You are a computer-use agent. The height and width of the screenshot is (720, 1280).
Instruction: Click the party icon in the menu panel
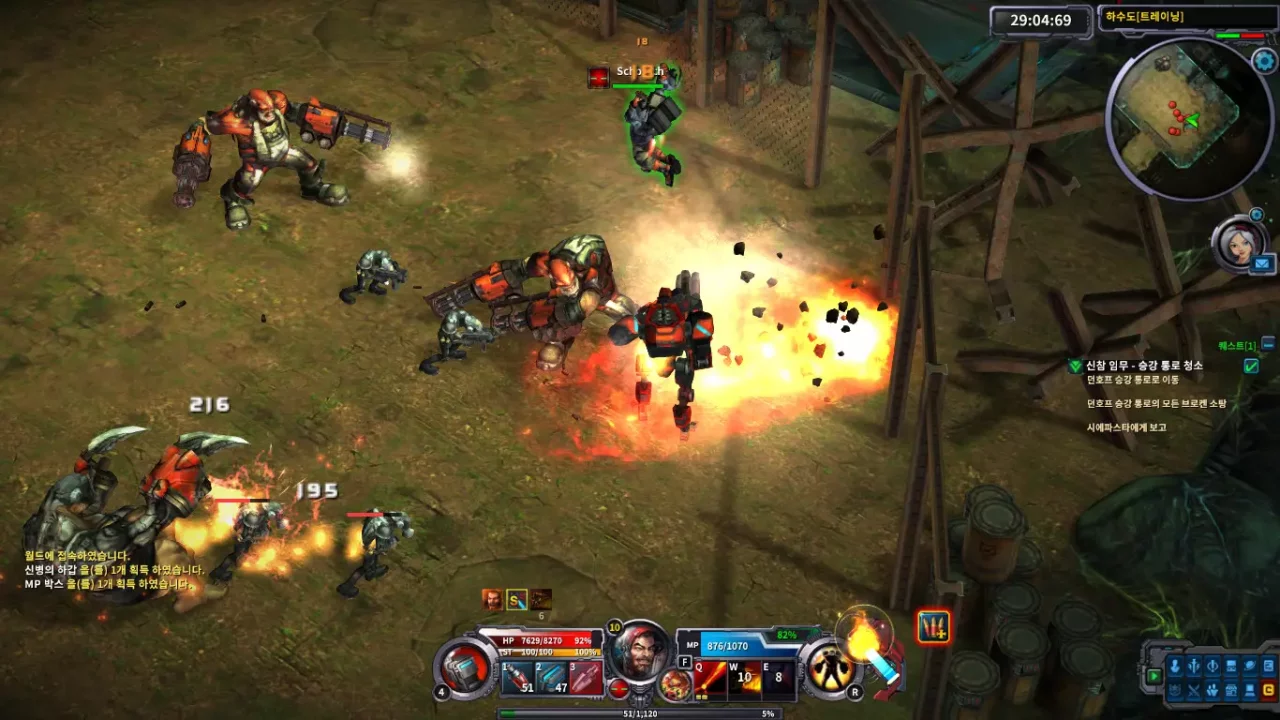[1212, 690]
